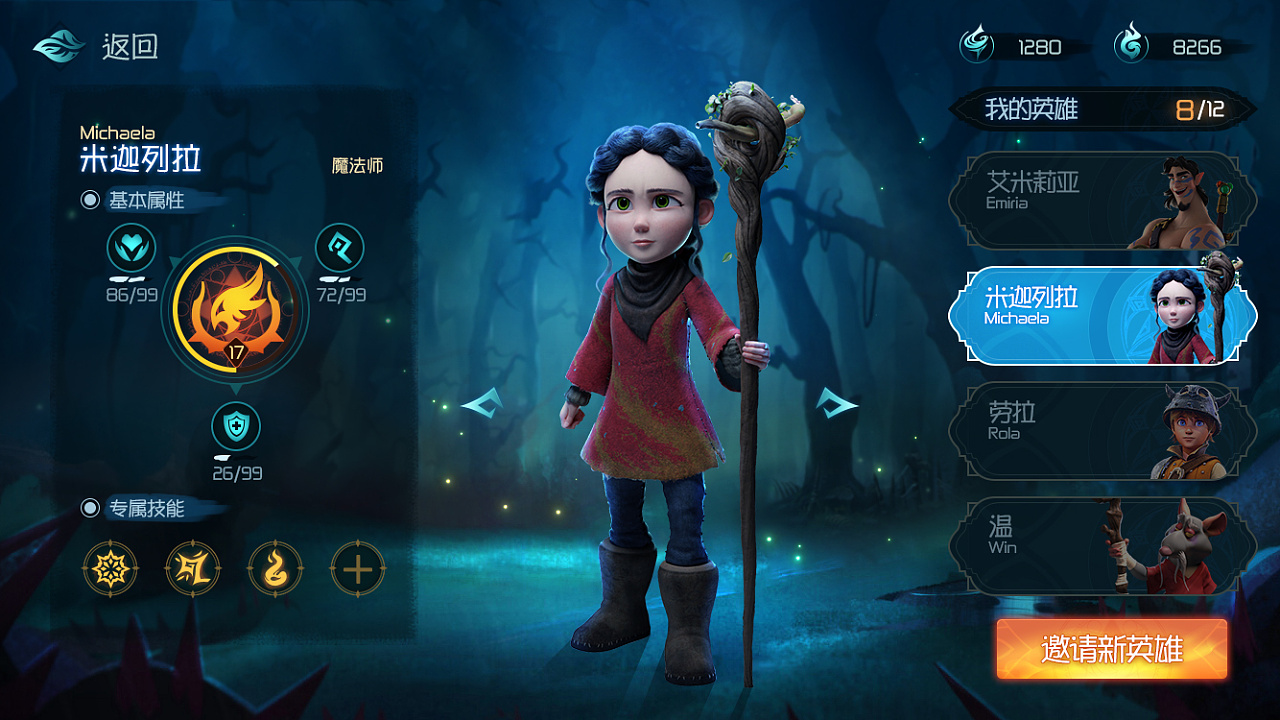The height and width of the screenshot is (720, 1280).
Task: Click the left arrow to switch heroes
Action: click(482, 404)
